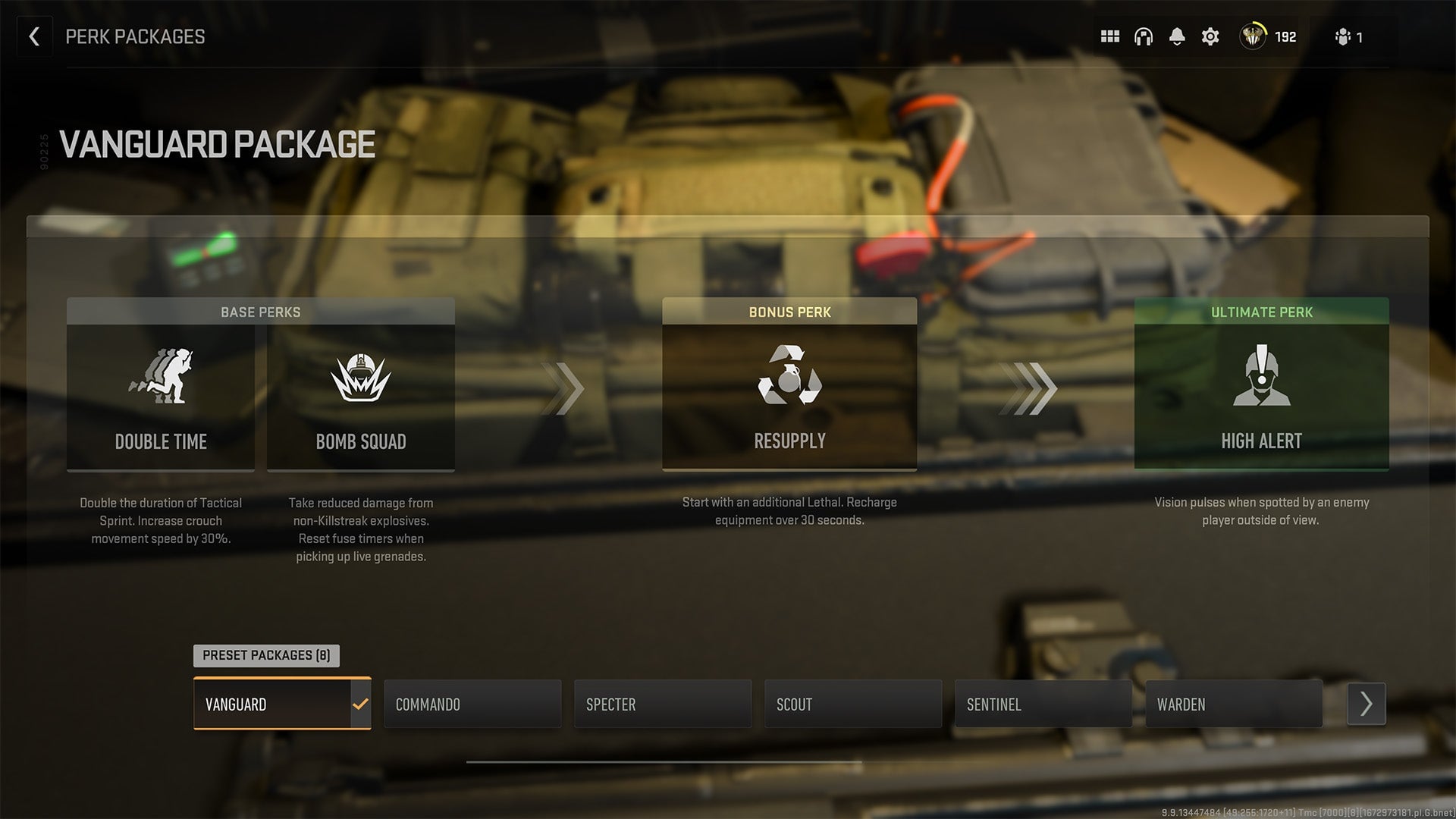Screen dimensions: 1456x819
Task: Click the Preset Packages header label
Action: click(x=266, y=655)
